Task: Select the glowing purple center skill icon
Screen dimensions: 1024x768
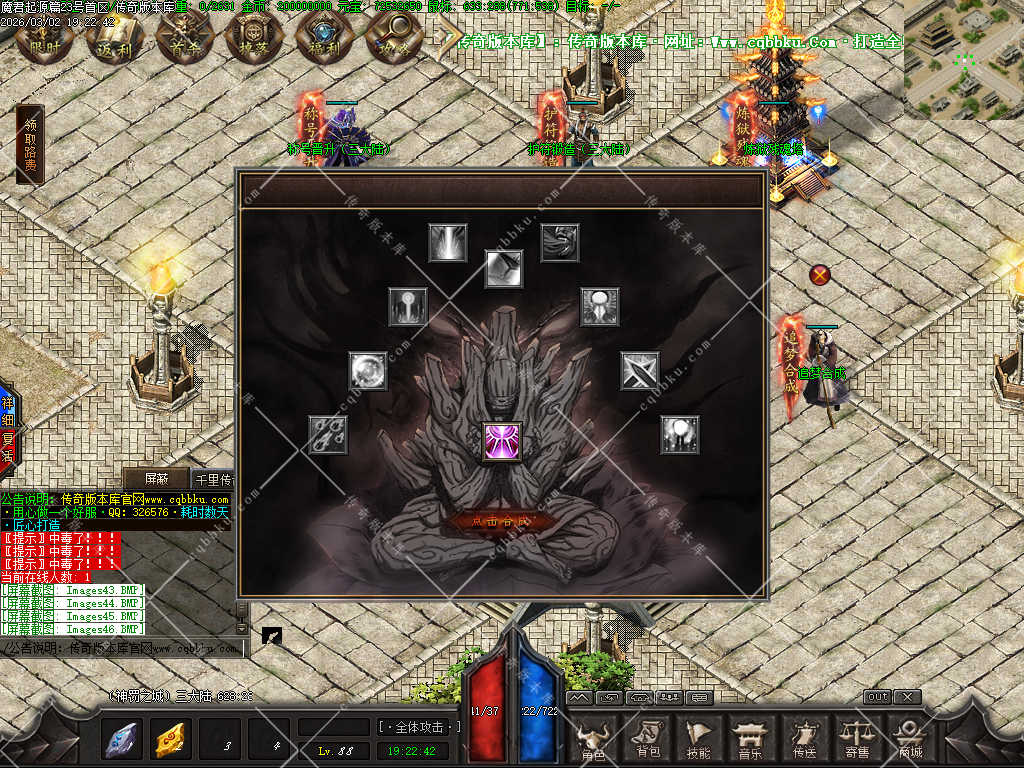Action: pyautogui.click(x=501, y=441)
